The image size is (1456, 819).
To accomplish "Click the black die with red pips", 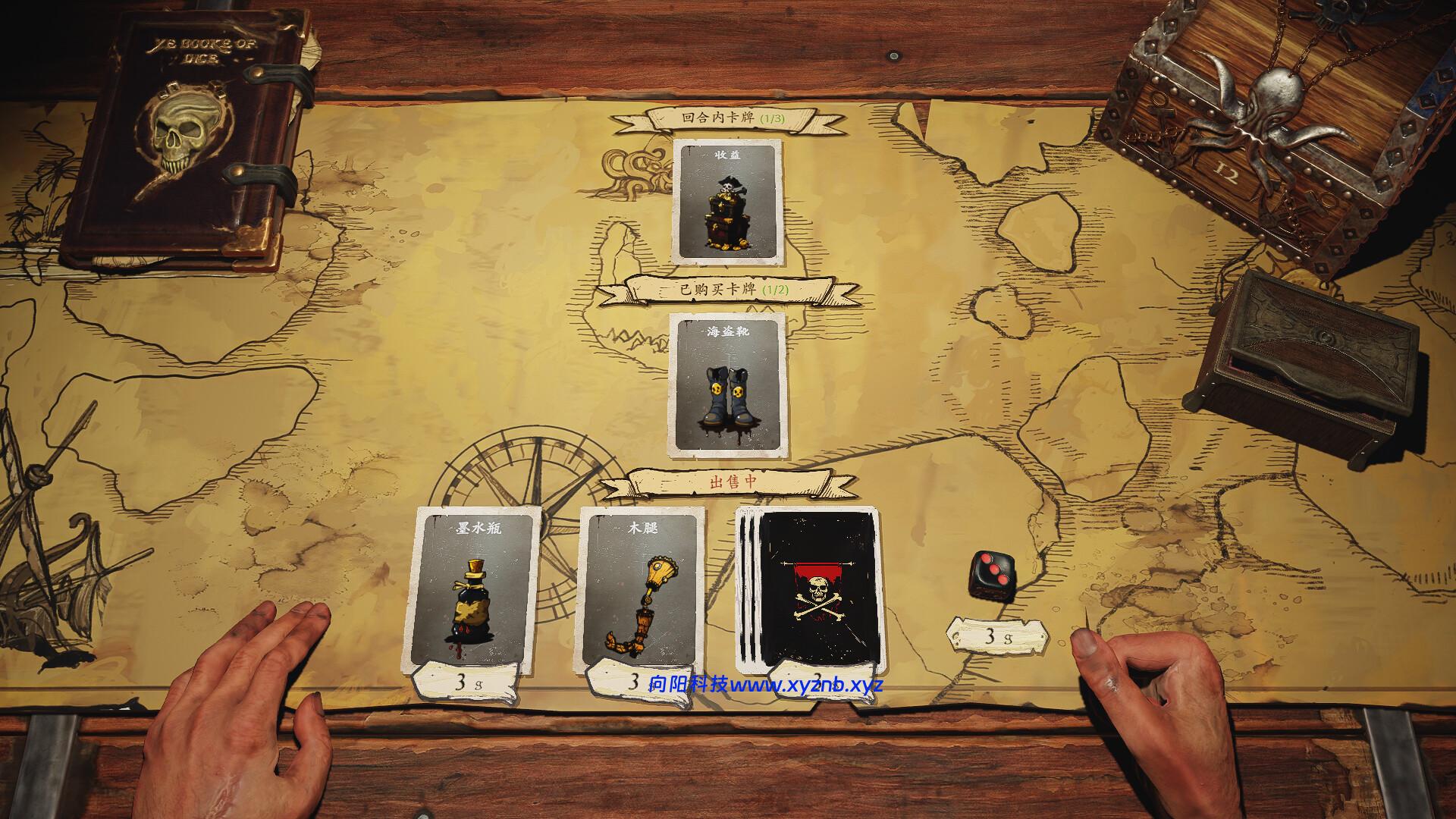I will pyautogui.click(x=992, y=575).
